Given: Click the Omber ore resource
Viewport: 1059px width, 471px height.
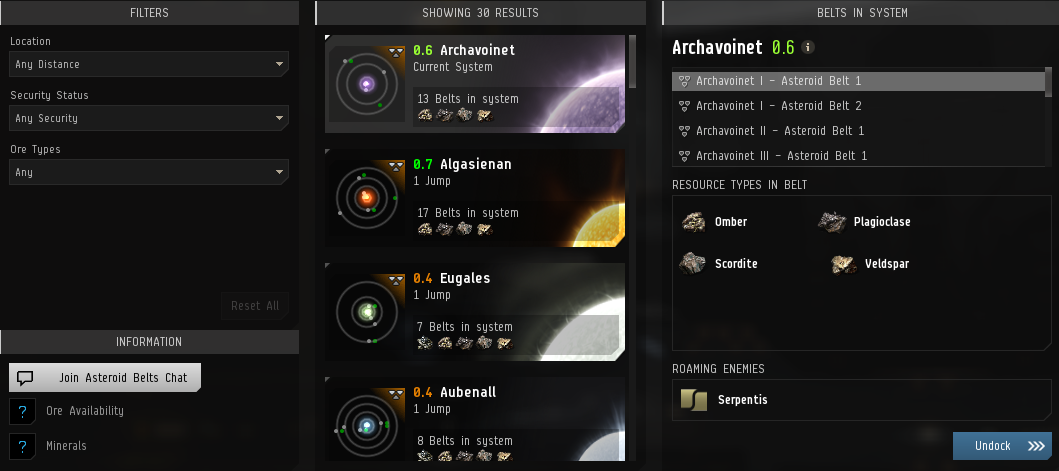Looking at the screenshot, I should pyautogui.click(x=714, y=222).
